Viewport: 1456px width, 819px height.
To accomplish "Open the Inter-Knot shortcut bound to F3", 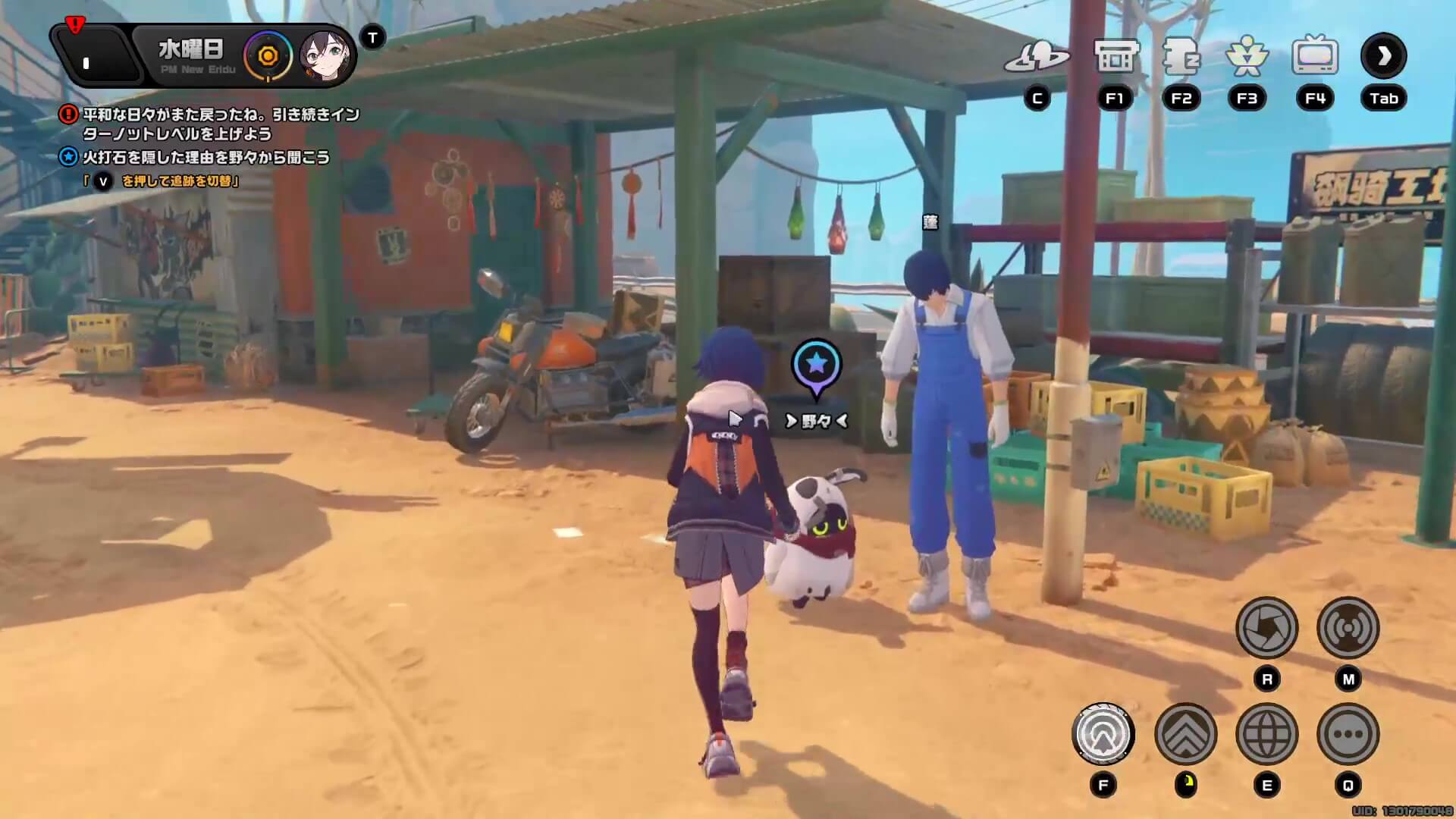I will (x=1249, y=57).
